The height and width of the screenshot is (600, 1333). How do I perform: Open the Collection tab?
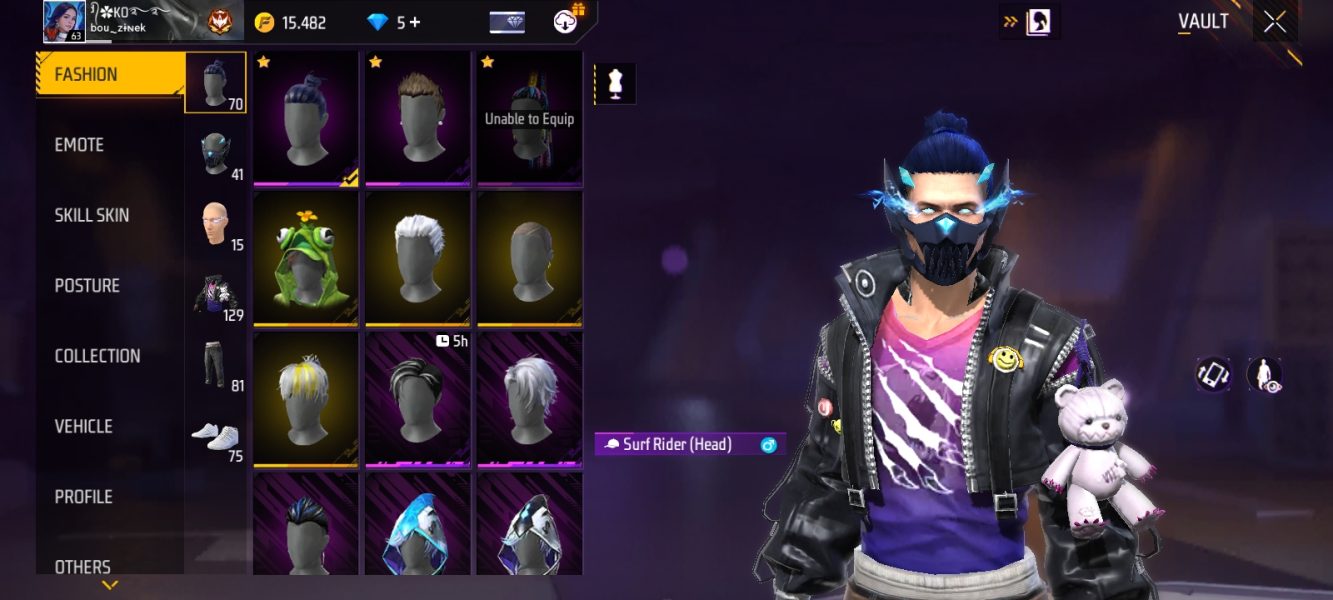click(x=97, y=356)
